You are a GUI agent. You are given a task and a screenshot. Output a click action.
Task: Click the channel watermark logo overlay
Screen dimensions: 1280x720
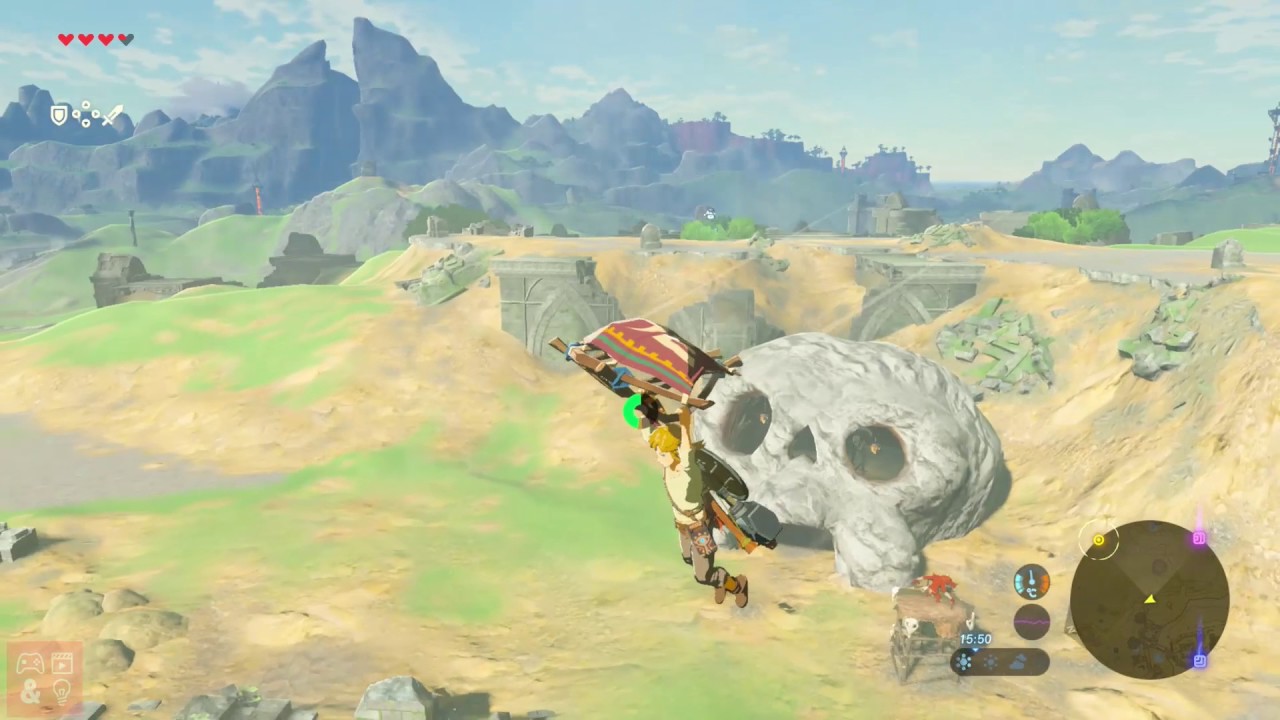click(x=44, y=677)
